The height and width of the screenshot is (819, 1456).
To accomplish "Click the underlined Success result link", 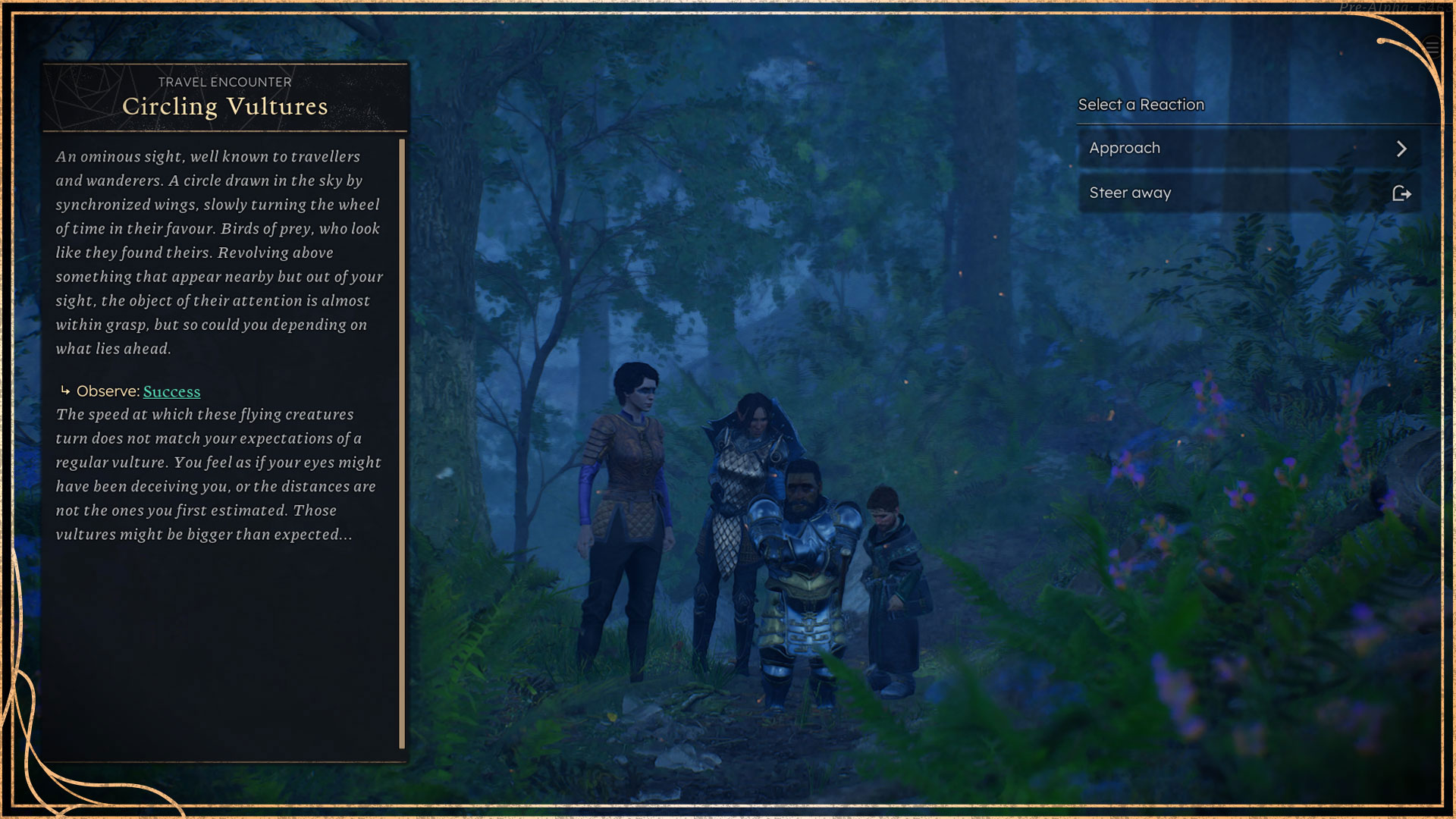I will (x=171, y=392).
